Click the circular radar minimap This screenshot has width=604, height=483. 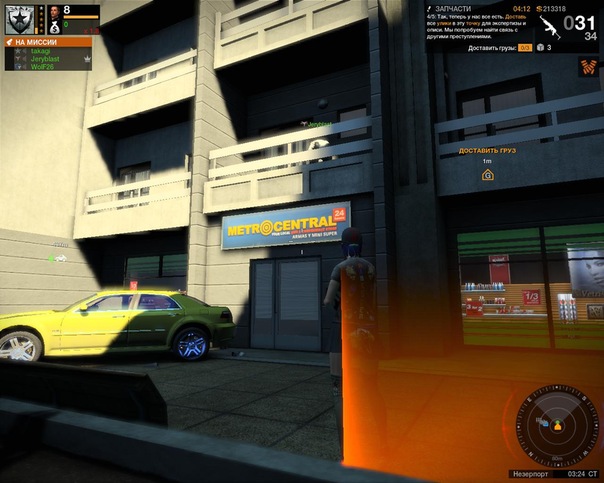(551, 425)
